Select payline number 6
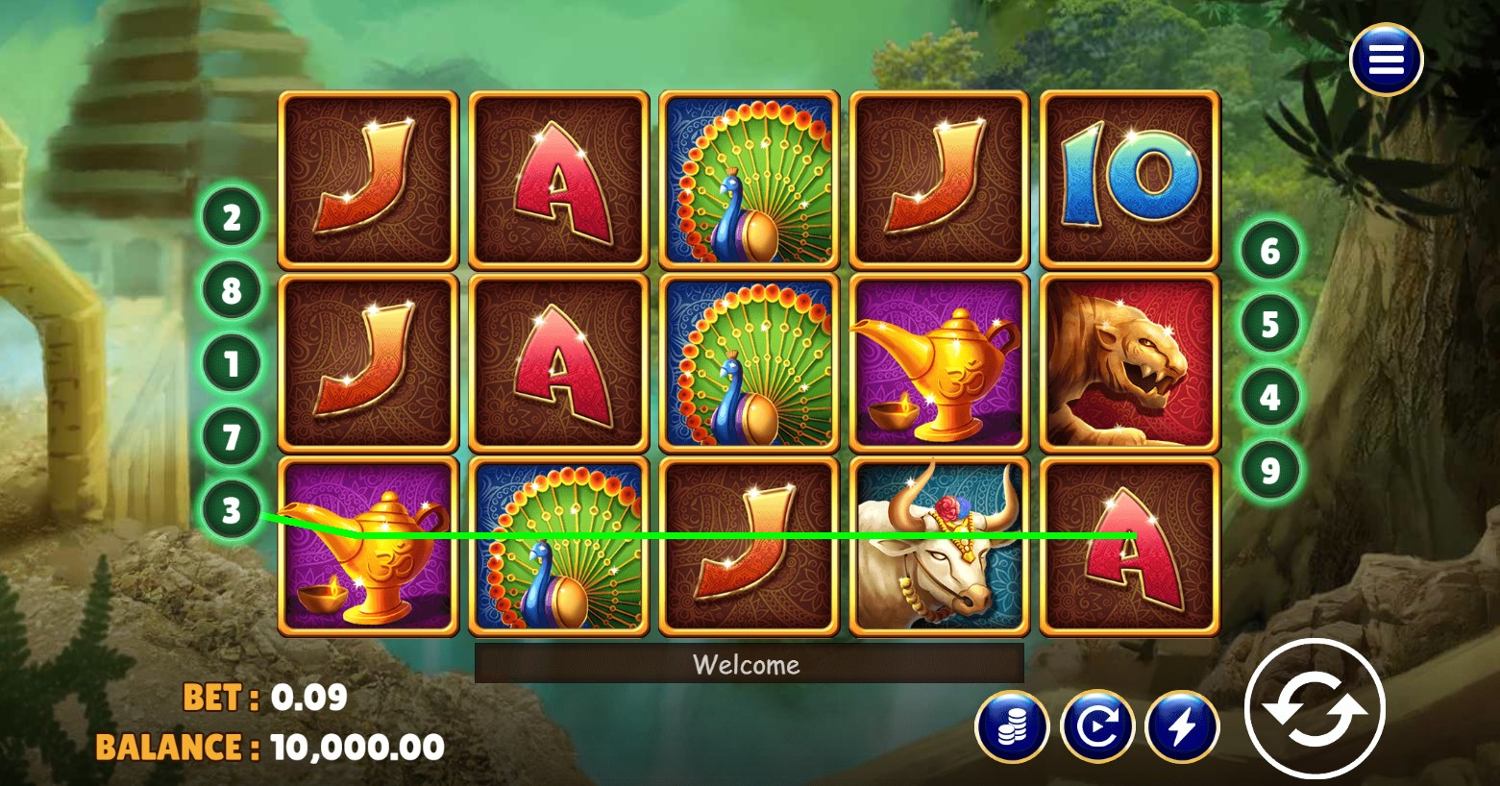 coord(1270,251)
